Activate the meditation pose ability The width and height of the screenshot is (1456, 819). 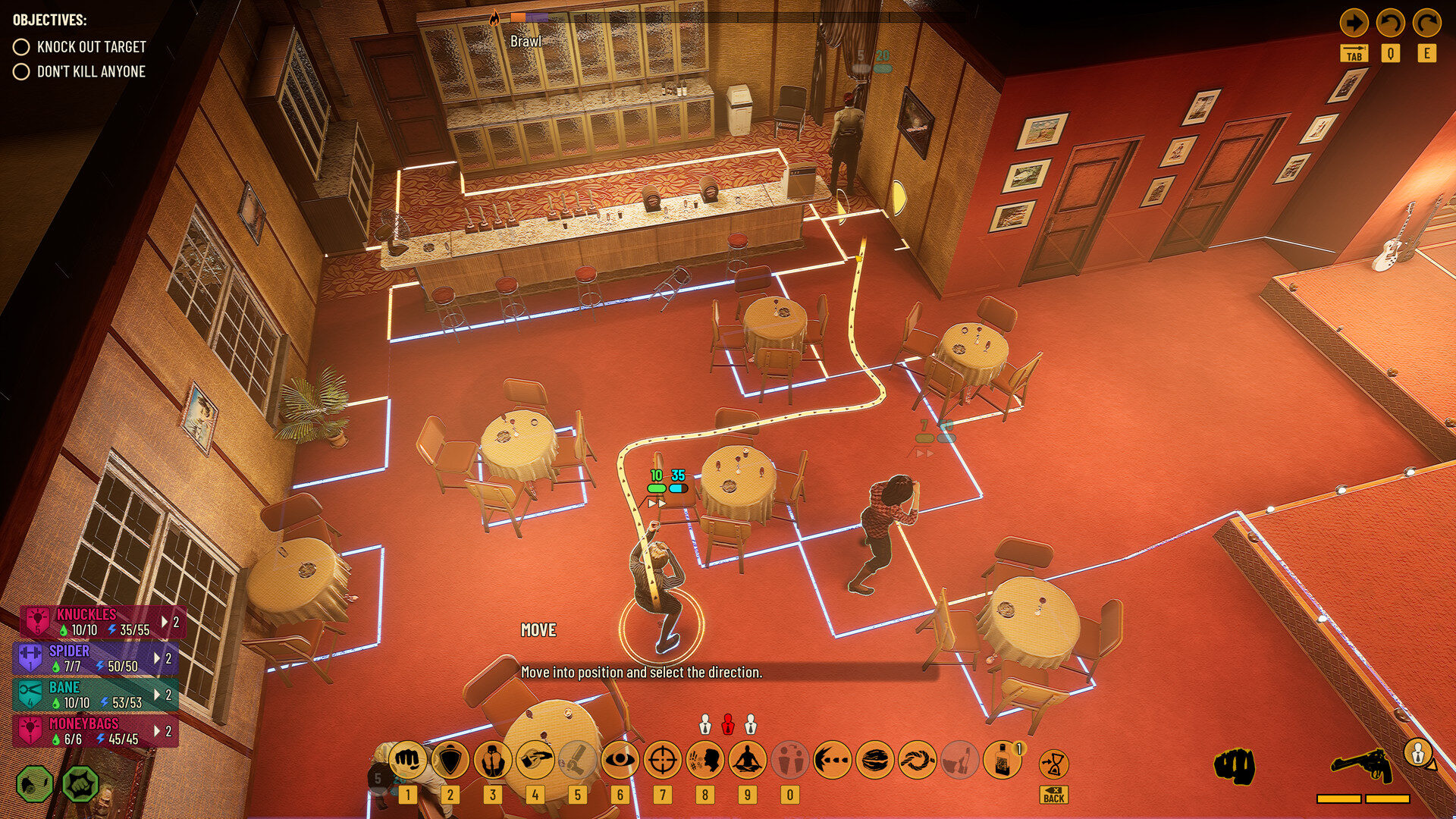pyautogui.click(x=748, y=760)
